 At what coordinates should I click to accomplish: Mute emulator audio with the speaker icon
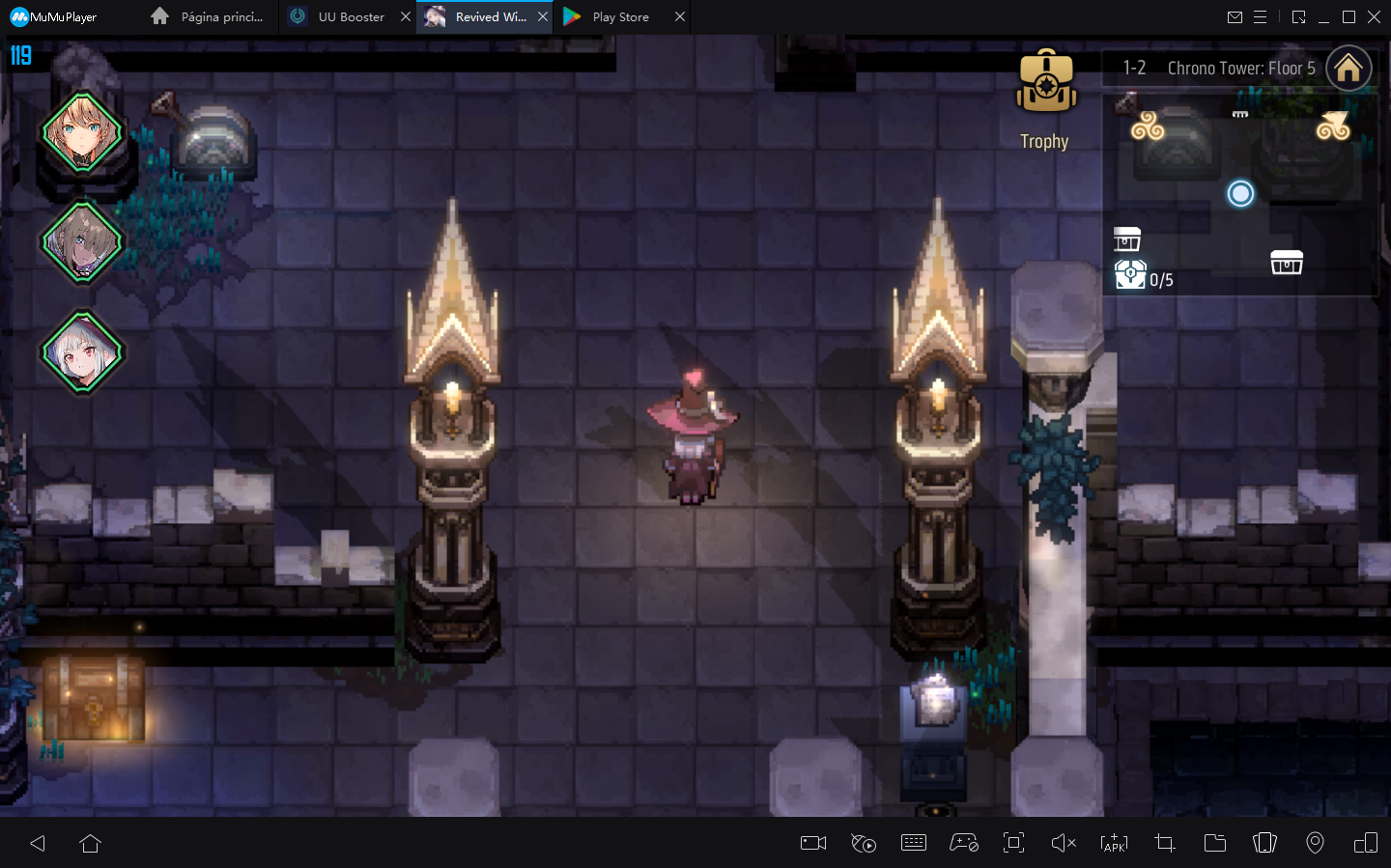[x=1064, y=843]
